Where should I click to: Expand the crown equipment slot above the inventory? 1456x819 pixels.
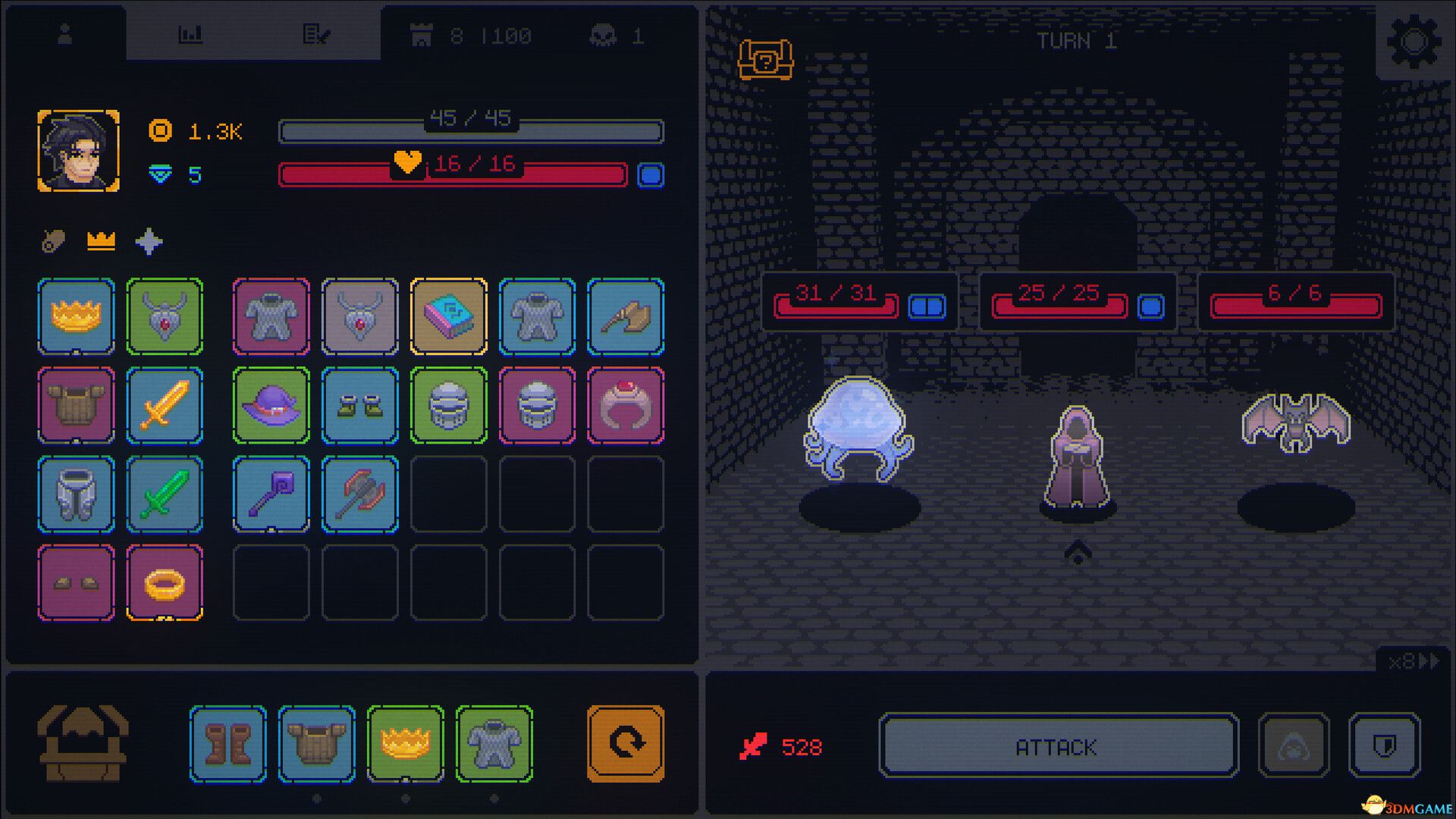coord(100,241)
